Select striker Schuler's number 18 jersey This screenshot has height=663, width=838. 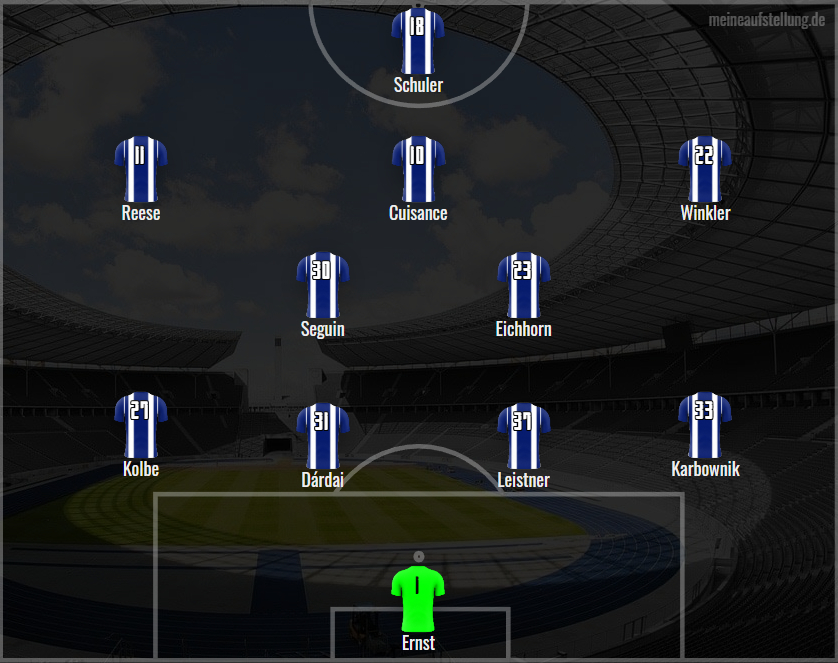tap(418, 40)
